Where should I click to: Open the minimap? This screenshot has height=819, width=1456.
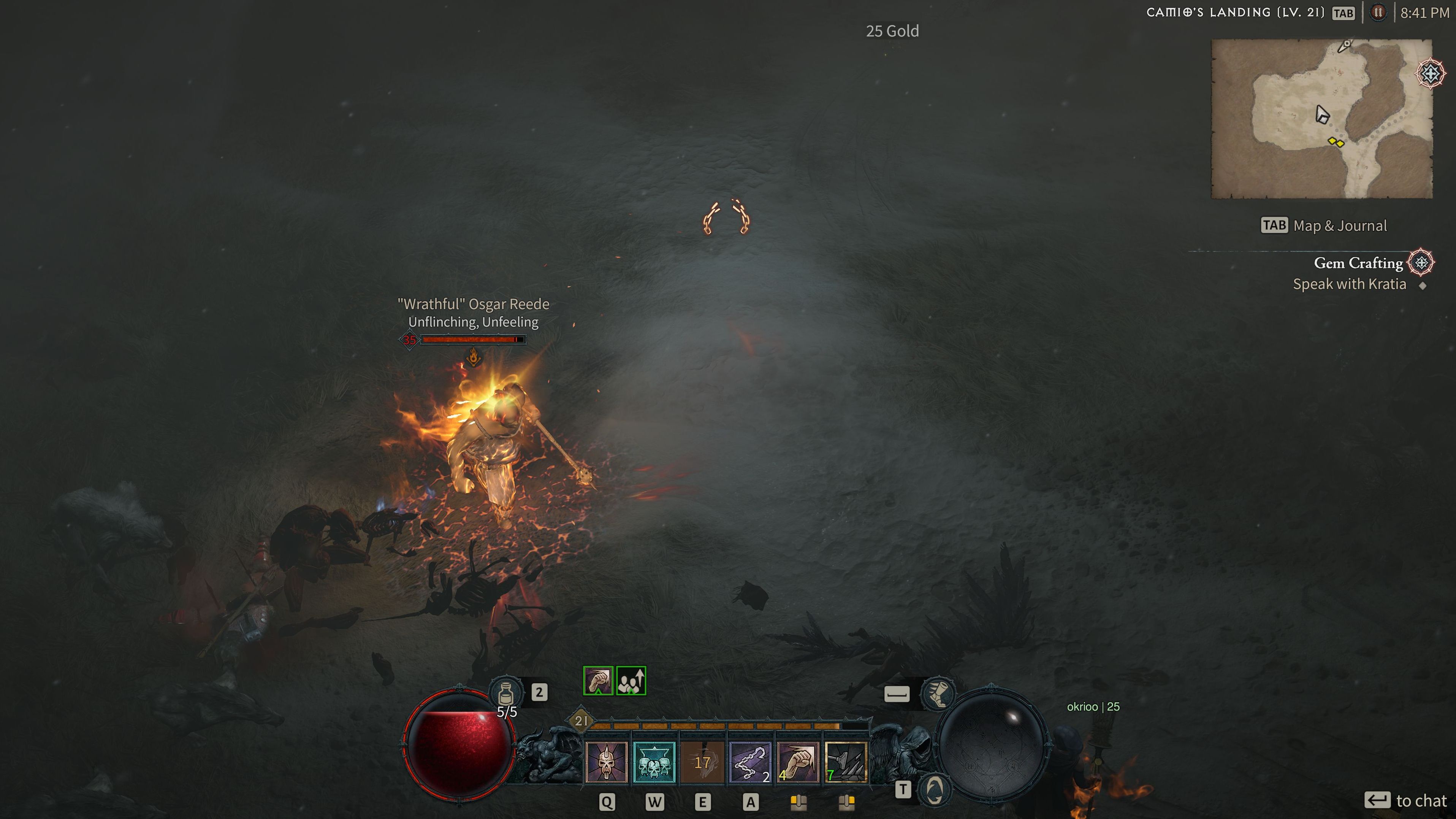click(1321, 119)
